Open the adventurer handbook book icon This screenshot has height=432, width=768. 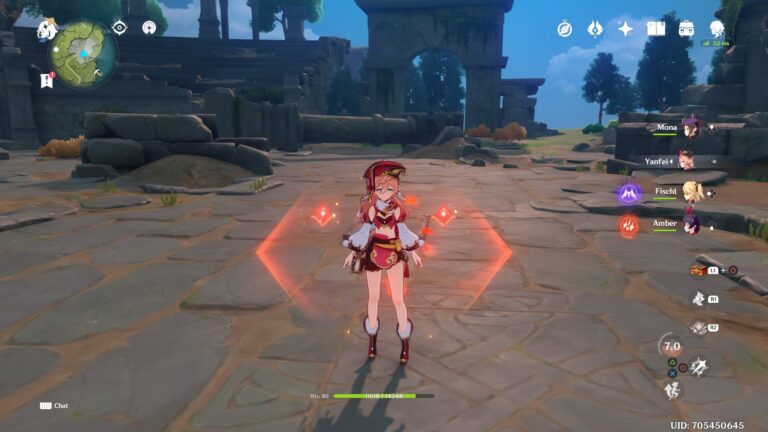pyautogui.click(x=656, y=29)
